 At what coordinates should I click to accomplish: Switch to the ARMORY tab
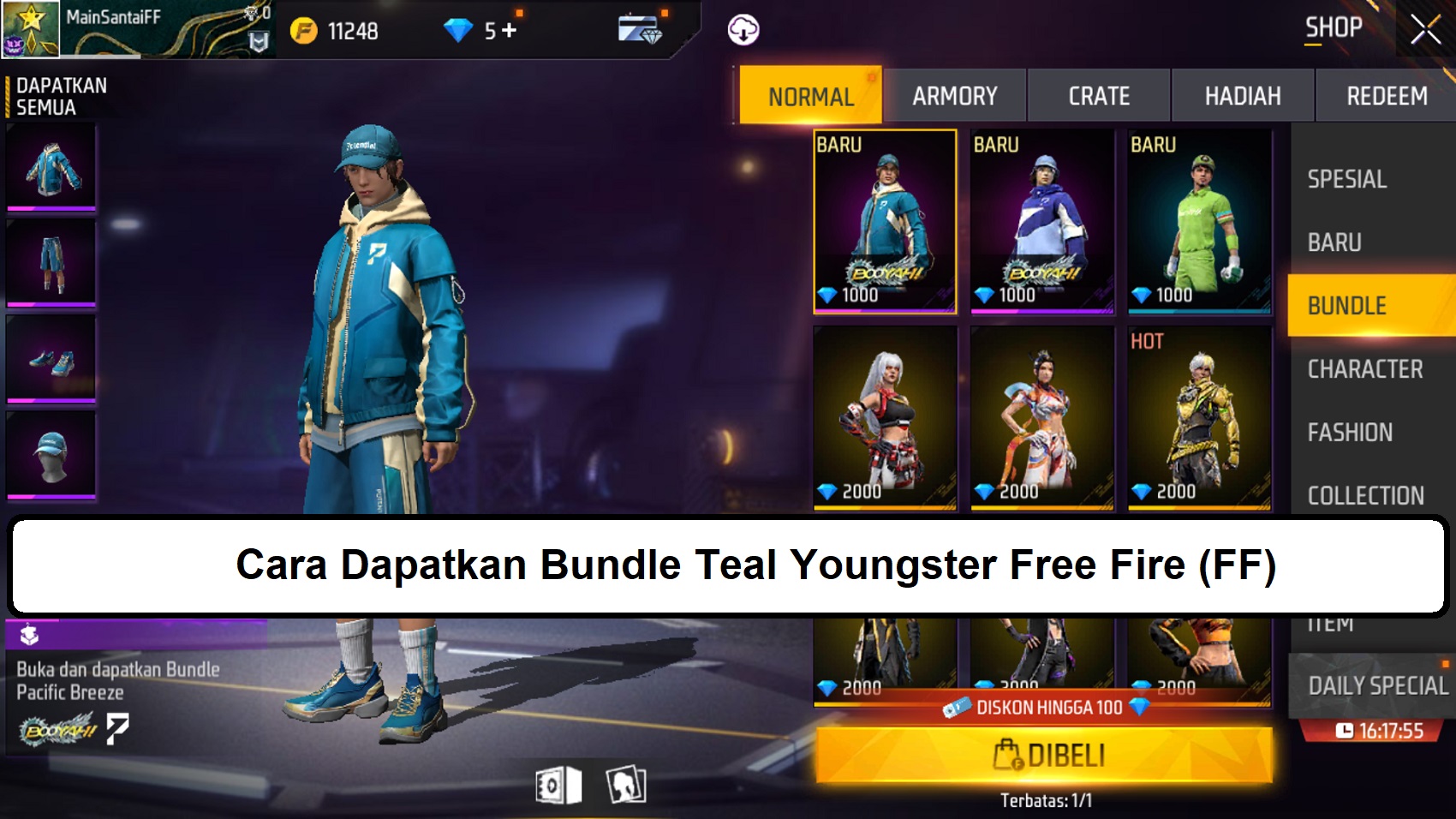(x=957, y=95)
